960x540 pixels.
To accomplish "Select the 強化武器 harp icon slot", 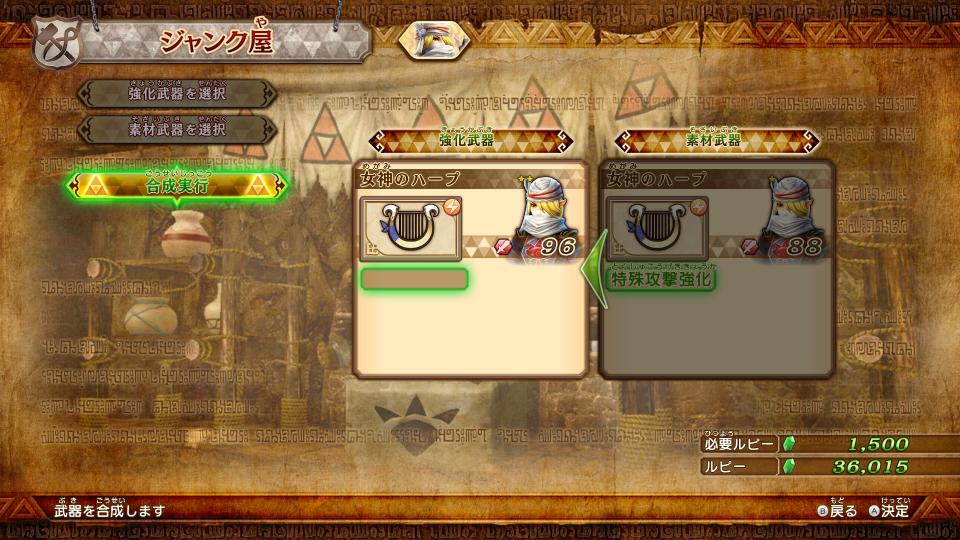I will point(411,228).
